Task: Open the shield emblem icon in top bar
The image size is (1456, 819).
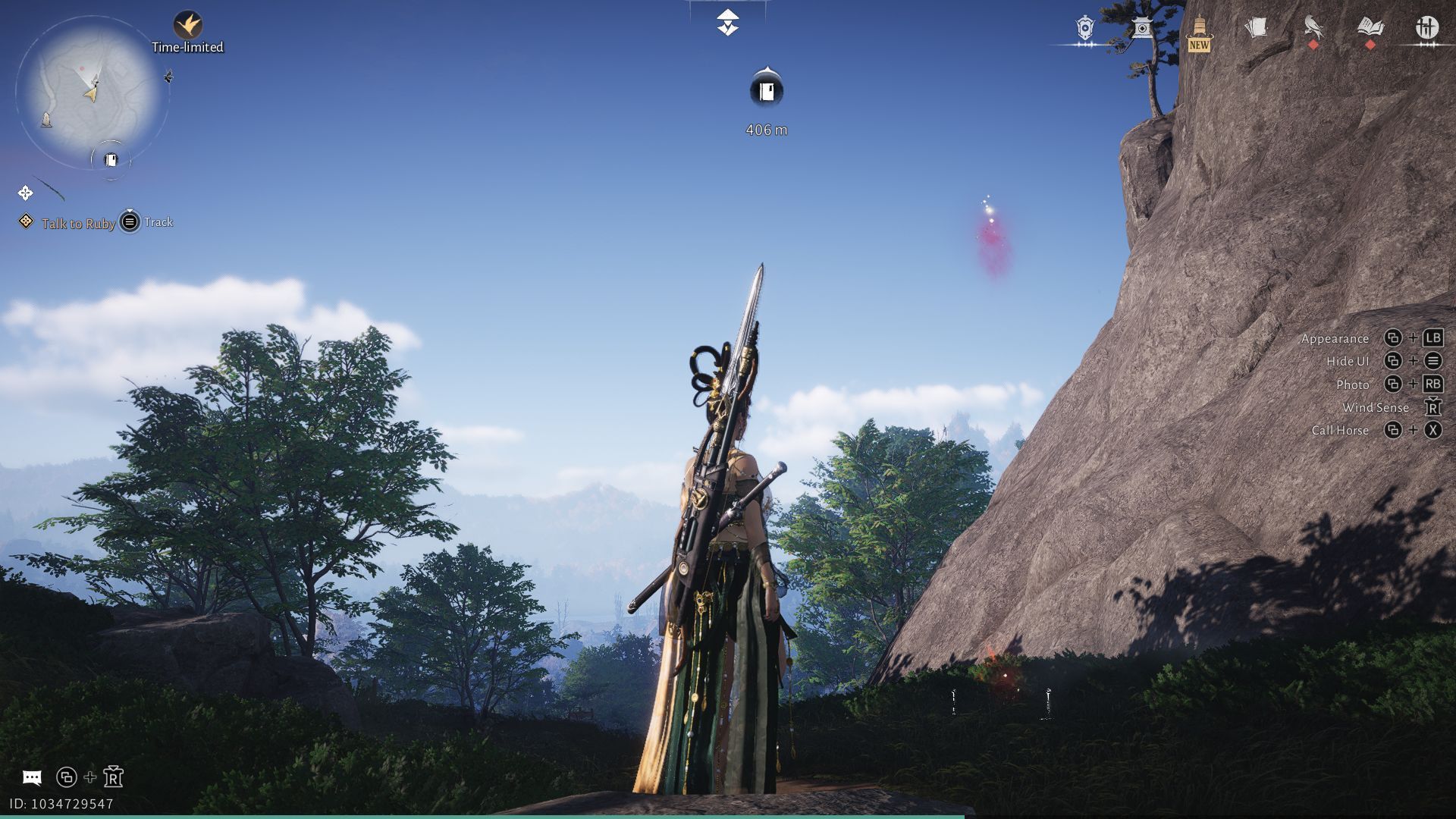Action: (1085, 29)
